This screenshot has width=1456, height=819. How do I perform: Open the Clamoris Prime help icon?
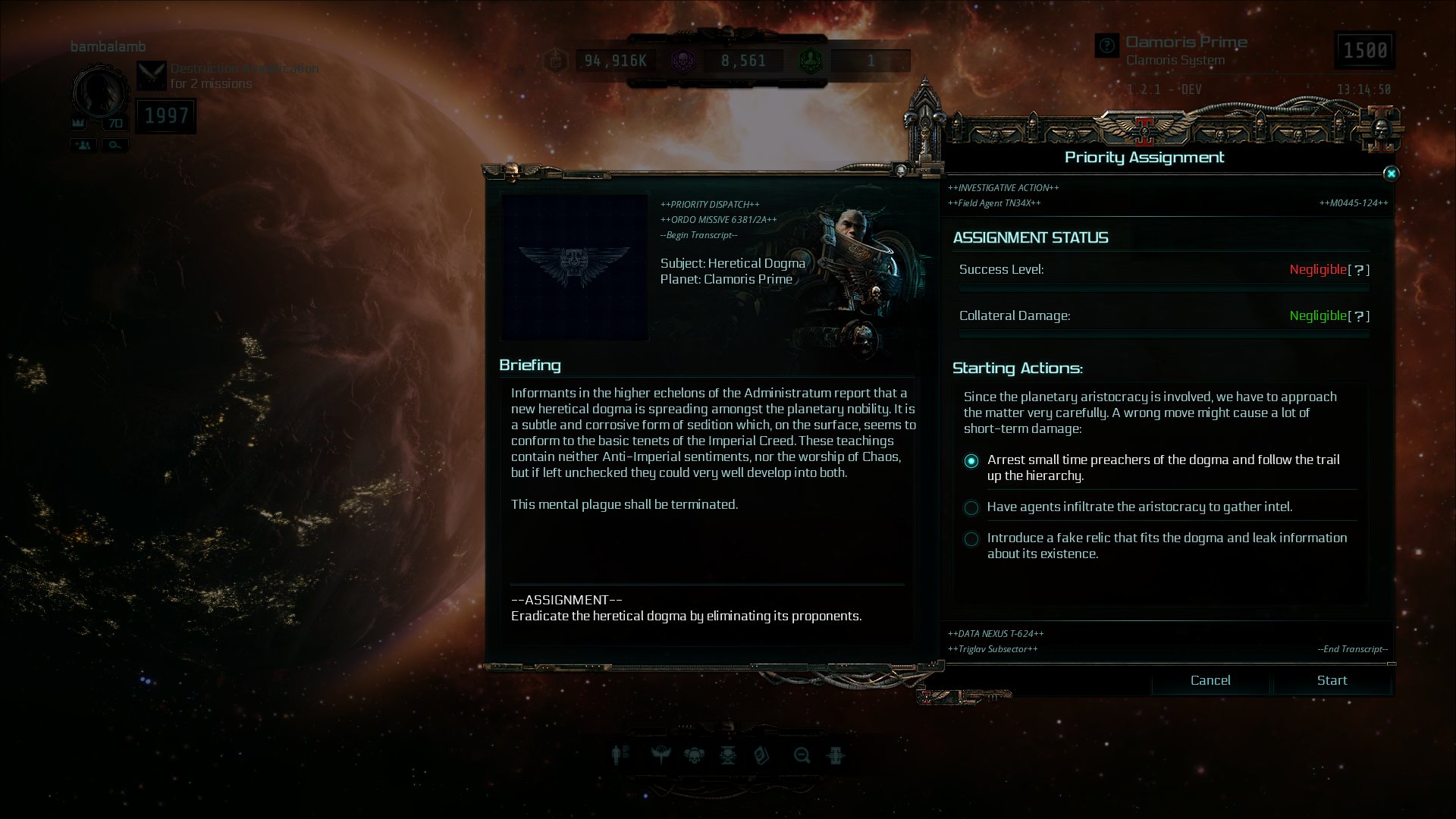[x=1107, y=45]
